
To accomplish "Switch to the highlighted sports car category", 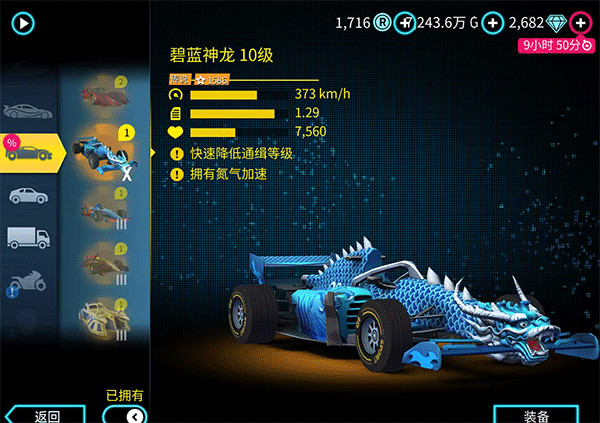I will (x=30, y=152).
